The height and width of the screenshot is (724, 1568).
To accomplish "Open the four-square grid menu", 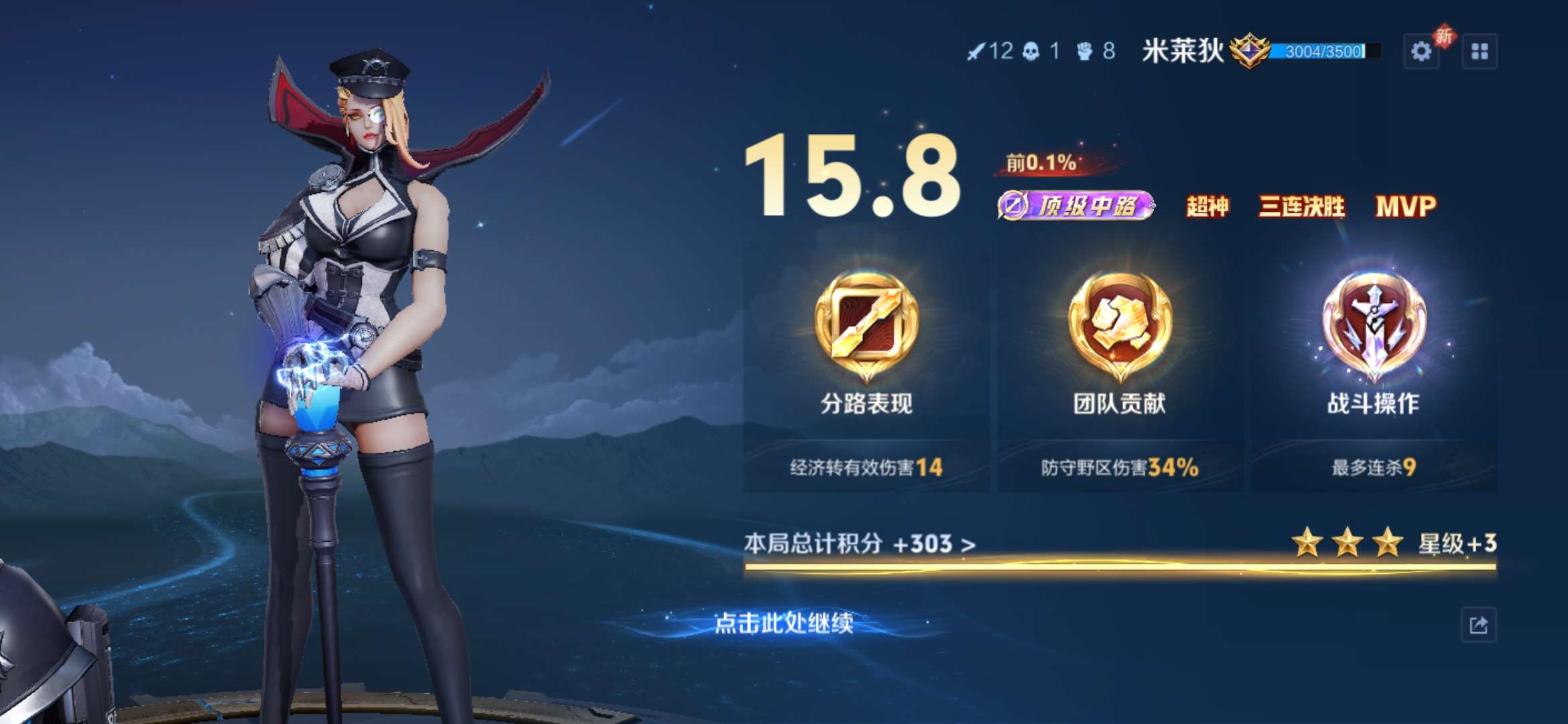I will point(1480,52).
